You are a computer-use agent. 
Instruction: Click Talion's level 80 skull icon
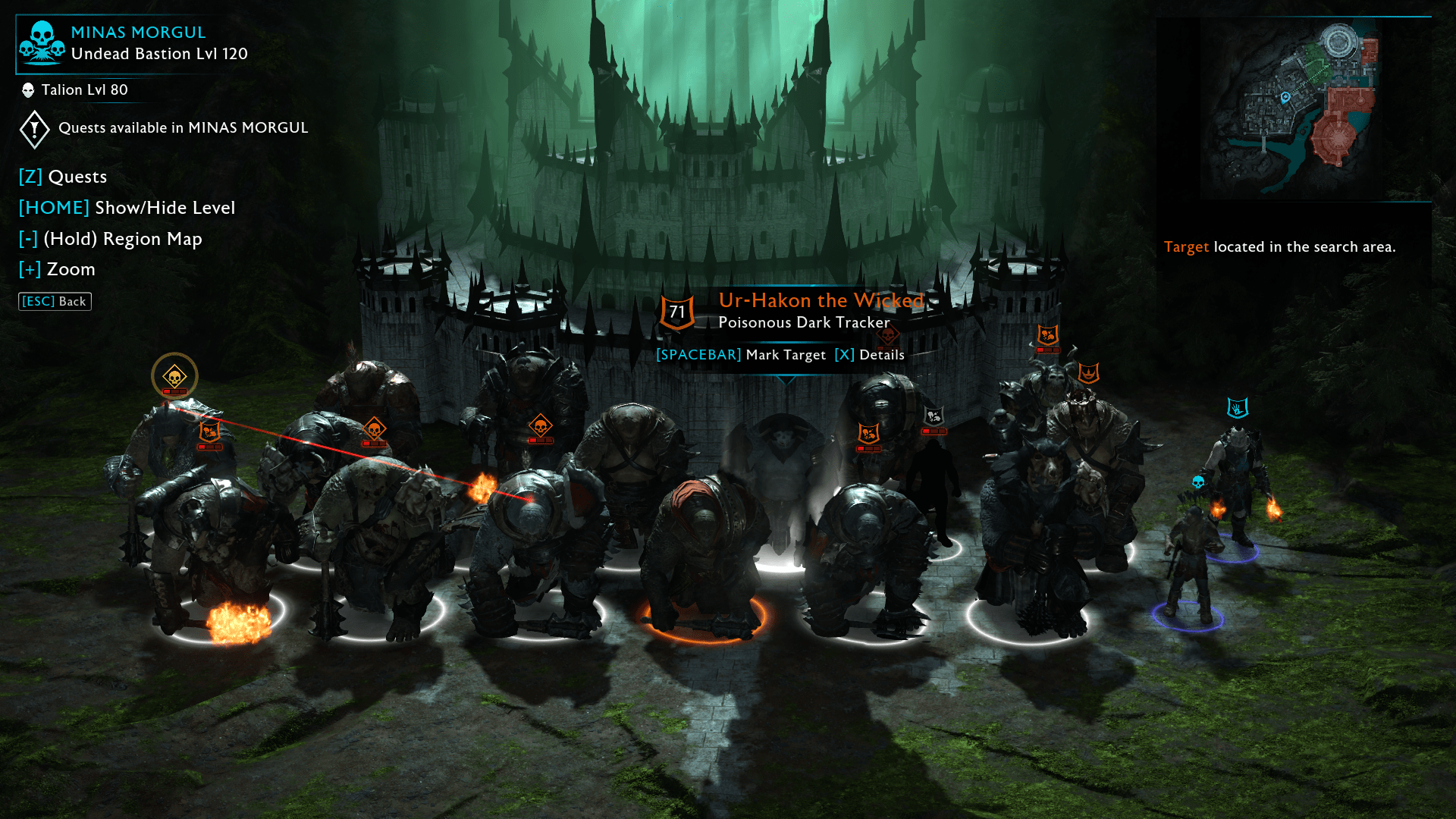click(27, 89)
